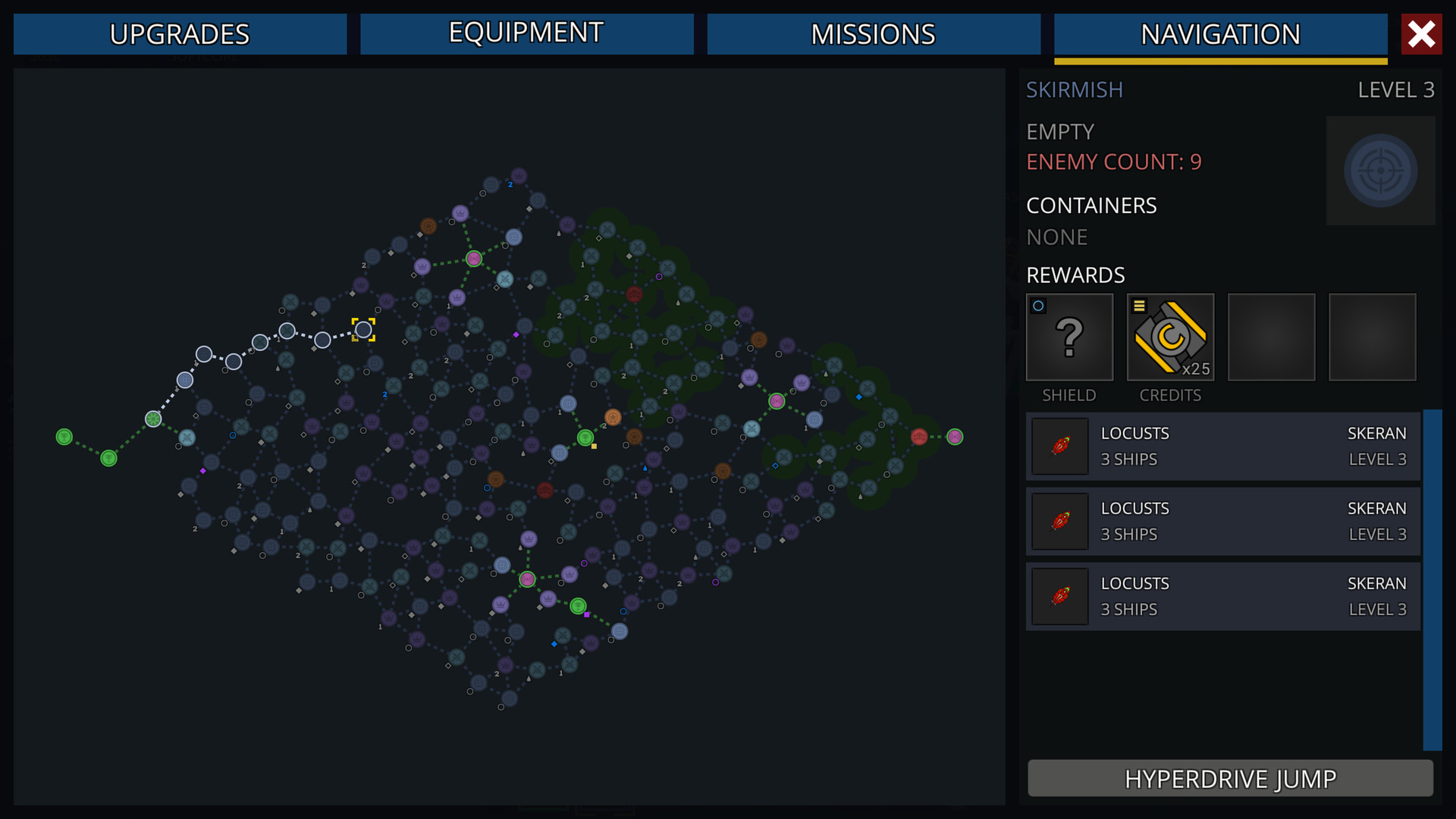Open the EQUIPMENT tab

pos(526,33)
